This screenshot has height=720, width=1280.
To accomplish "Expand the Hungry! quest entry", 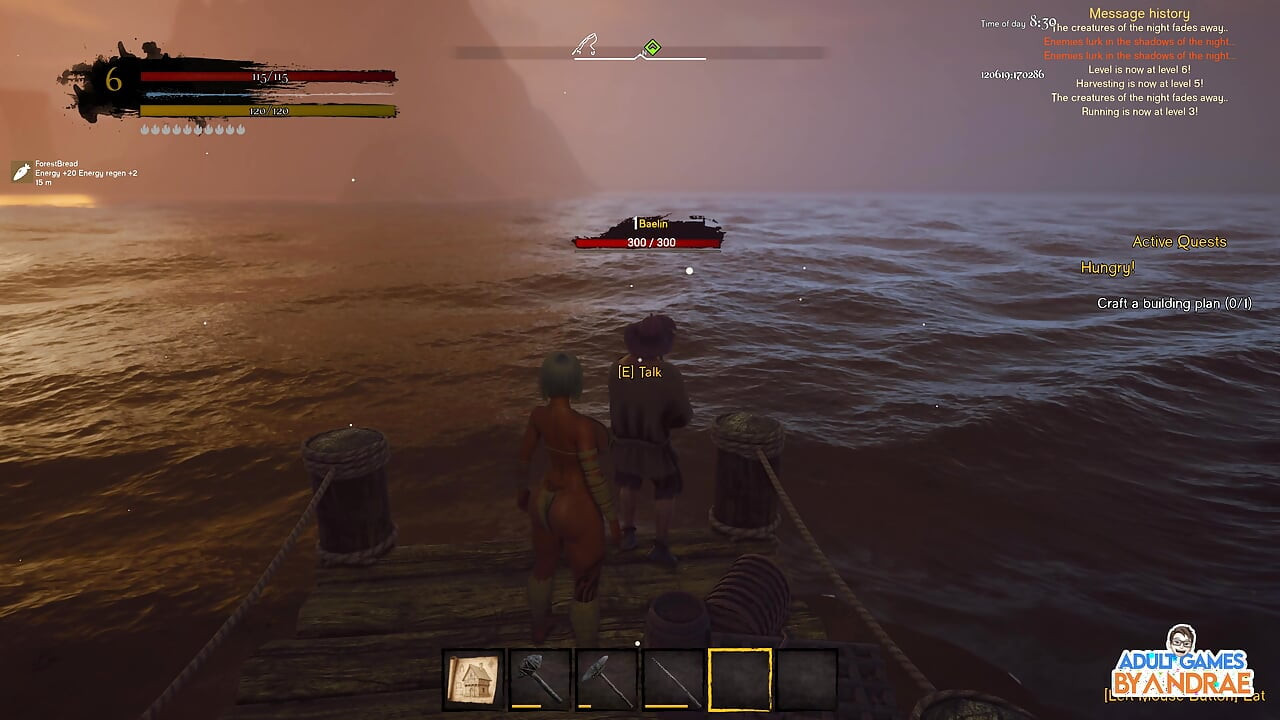I will click(x=1108, y=266).
